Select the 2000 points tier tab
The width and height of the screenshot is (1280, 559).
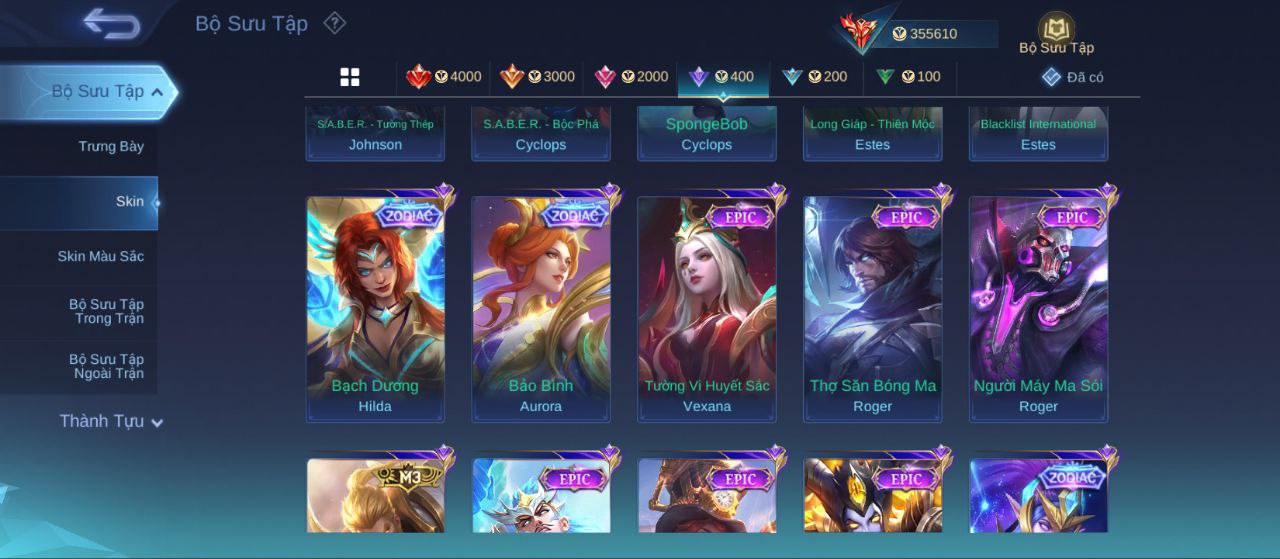[631, 77]
